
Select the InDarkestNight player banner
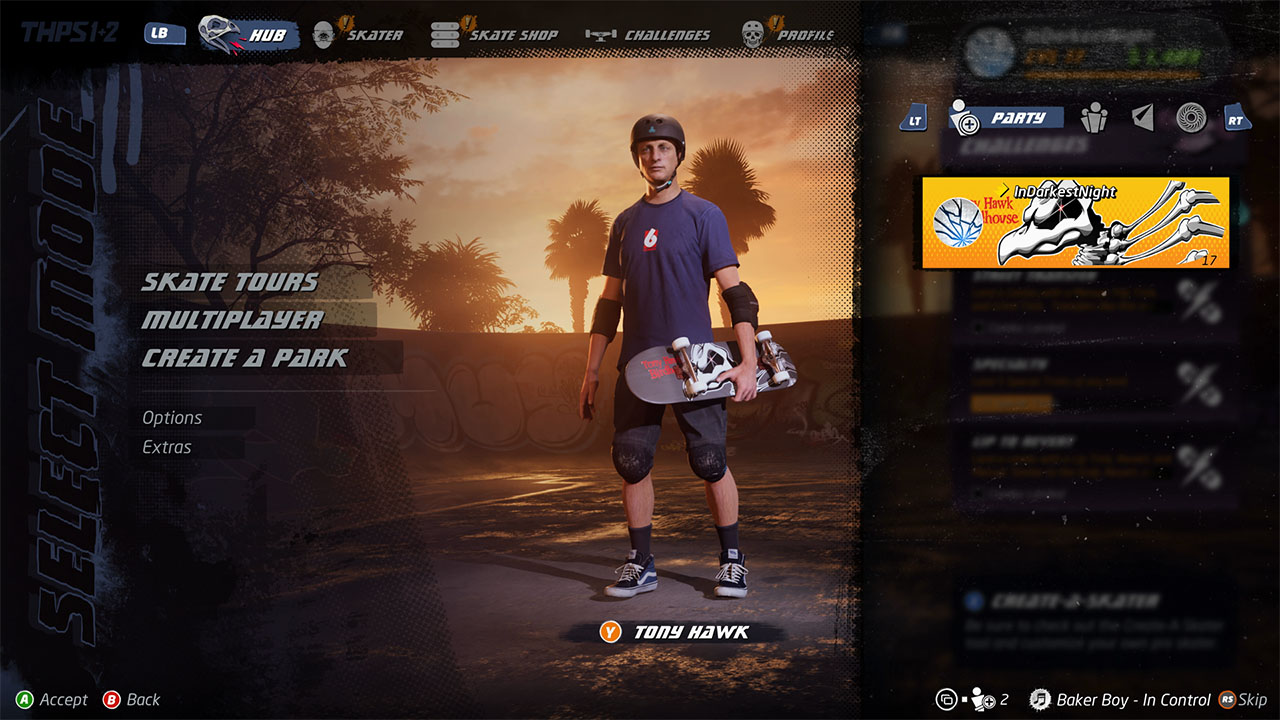1076,223
